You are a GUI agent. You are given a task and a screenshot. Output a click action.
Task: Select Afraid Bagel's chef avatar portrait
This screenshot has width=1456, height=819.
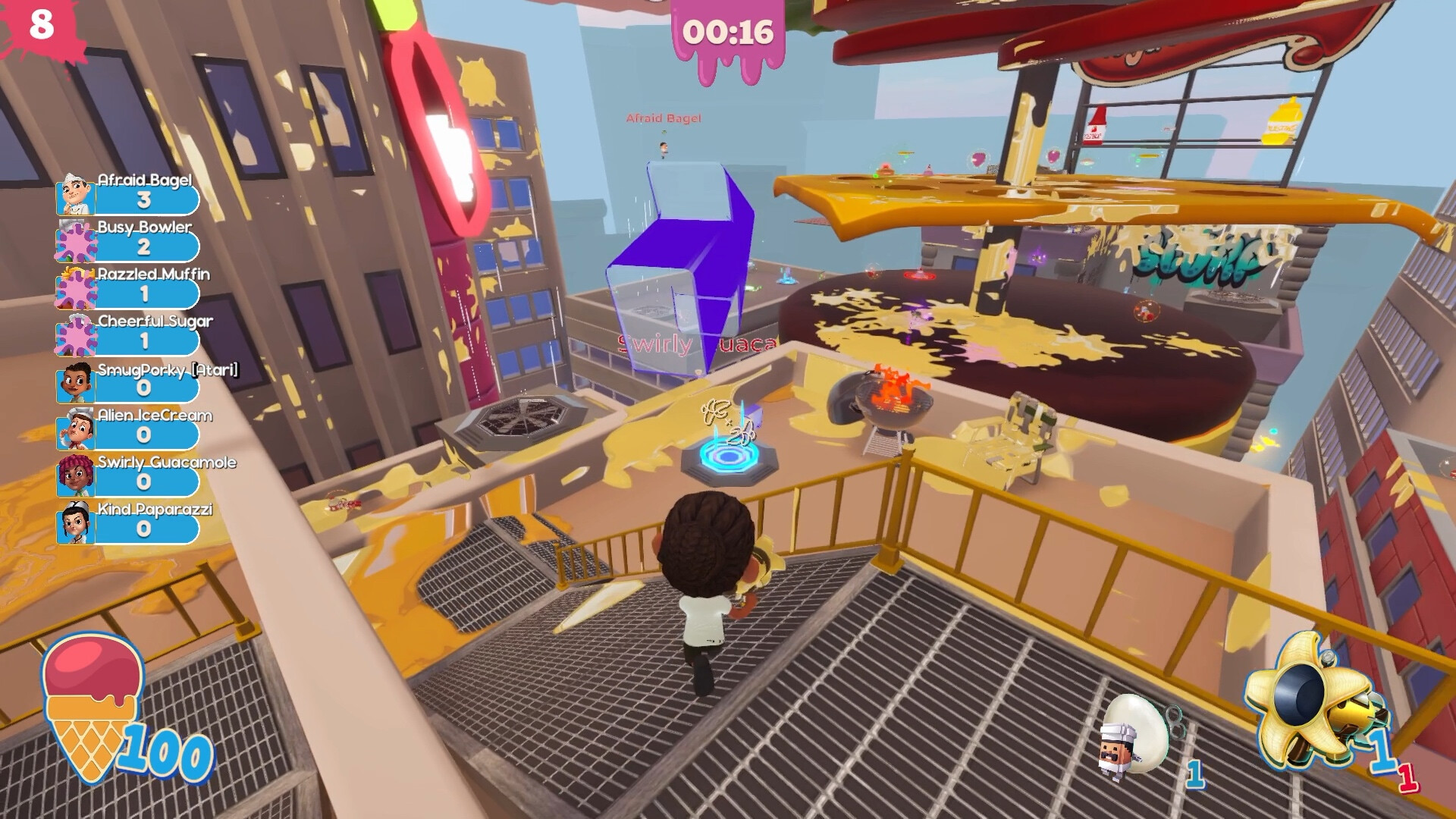pyautogui.click(x=74, y=196)
